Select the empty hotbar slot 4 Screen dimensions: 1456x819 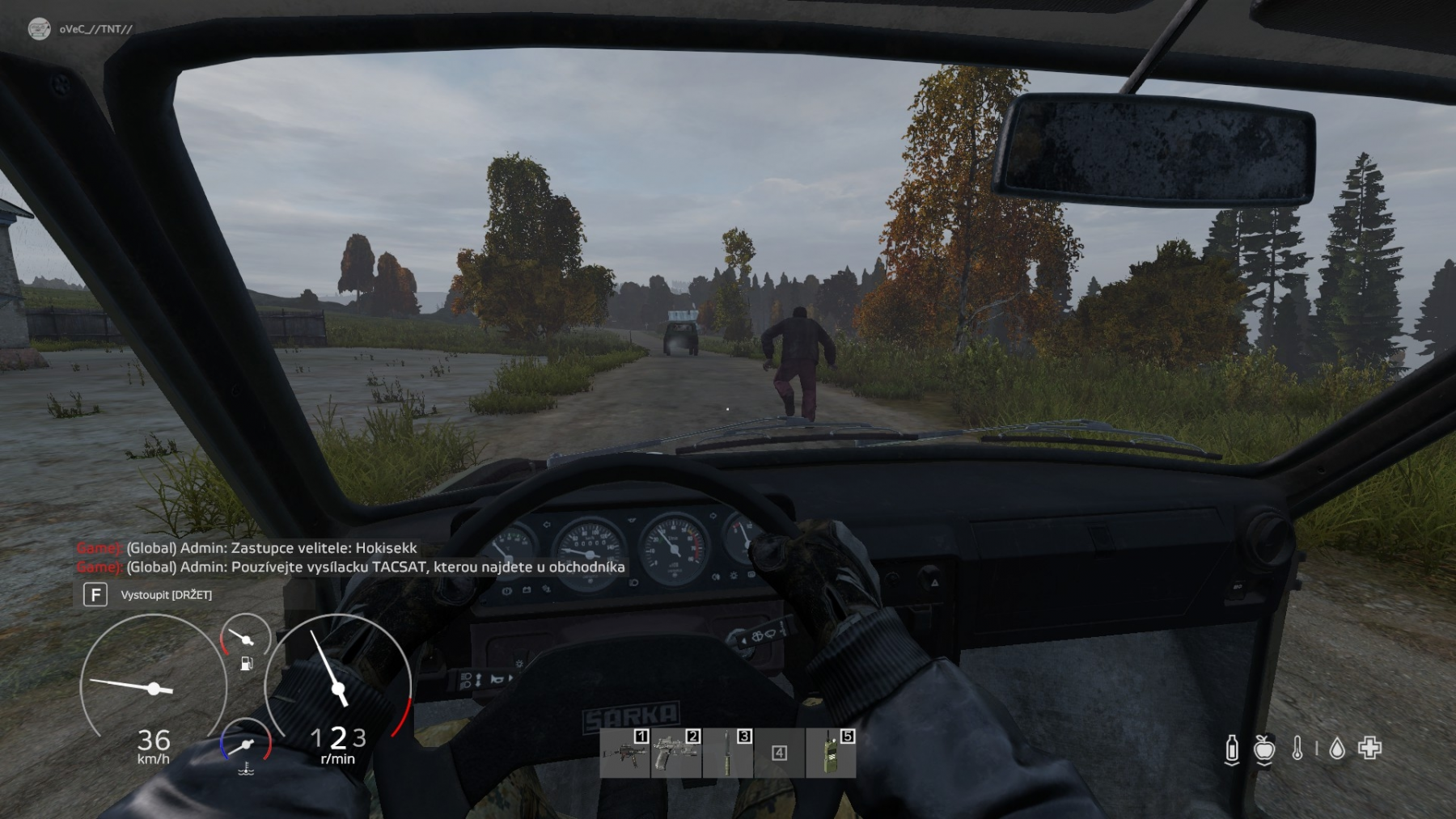[779, 753]
